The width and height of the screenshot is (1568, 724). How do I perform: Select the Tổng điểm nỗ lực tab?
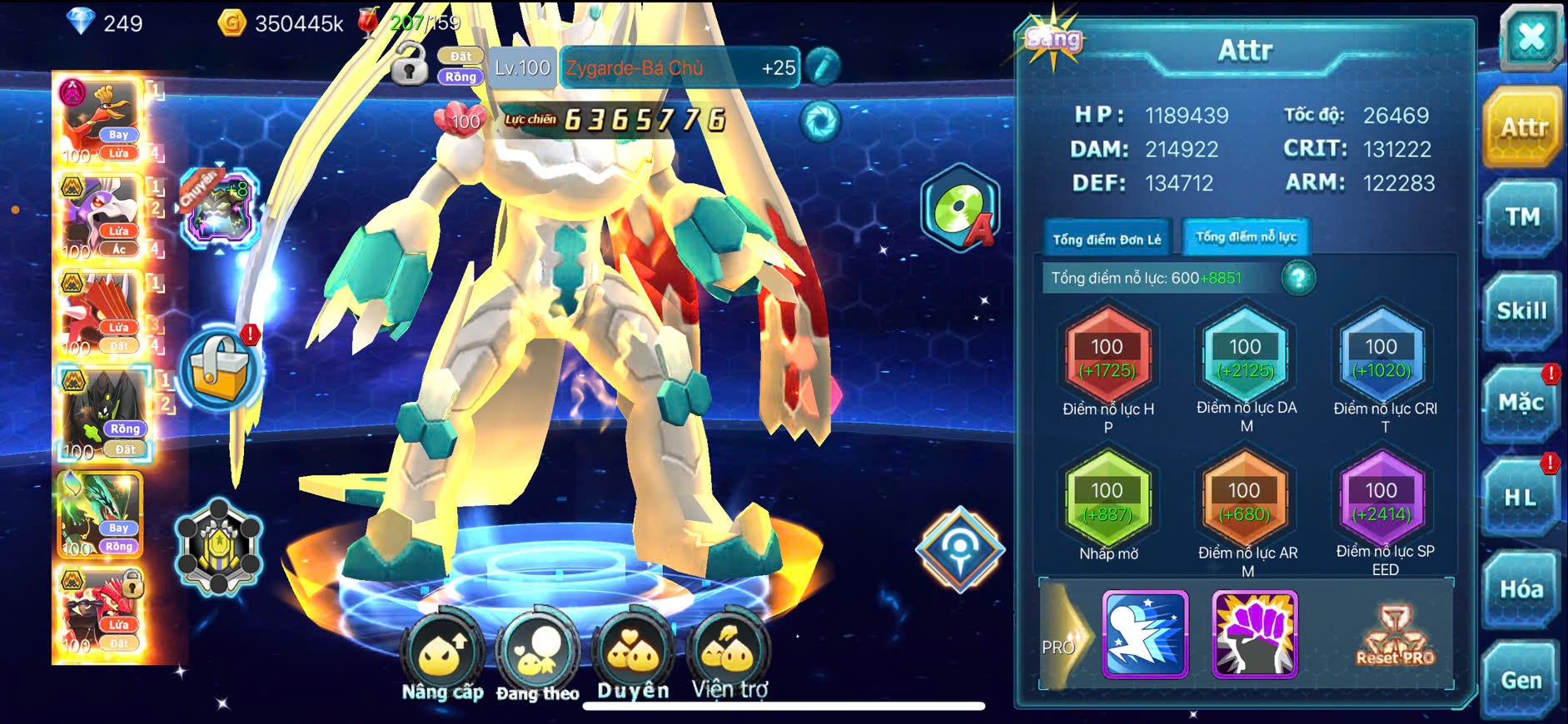click(1246, 237)
